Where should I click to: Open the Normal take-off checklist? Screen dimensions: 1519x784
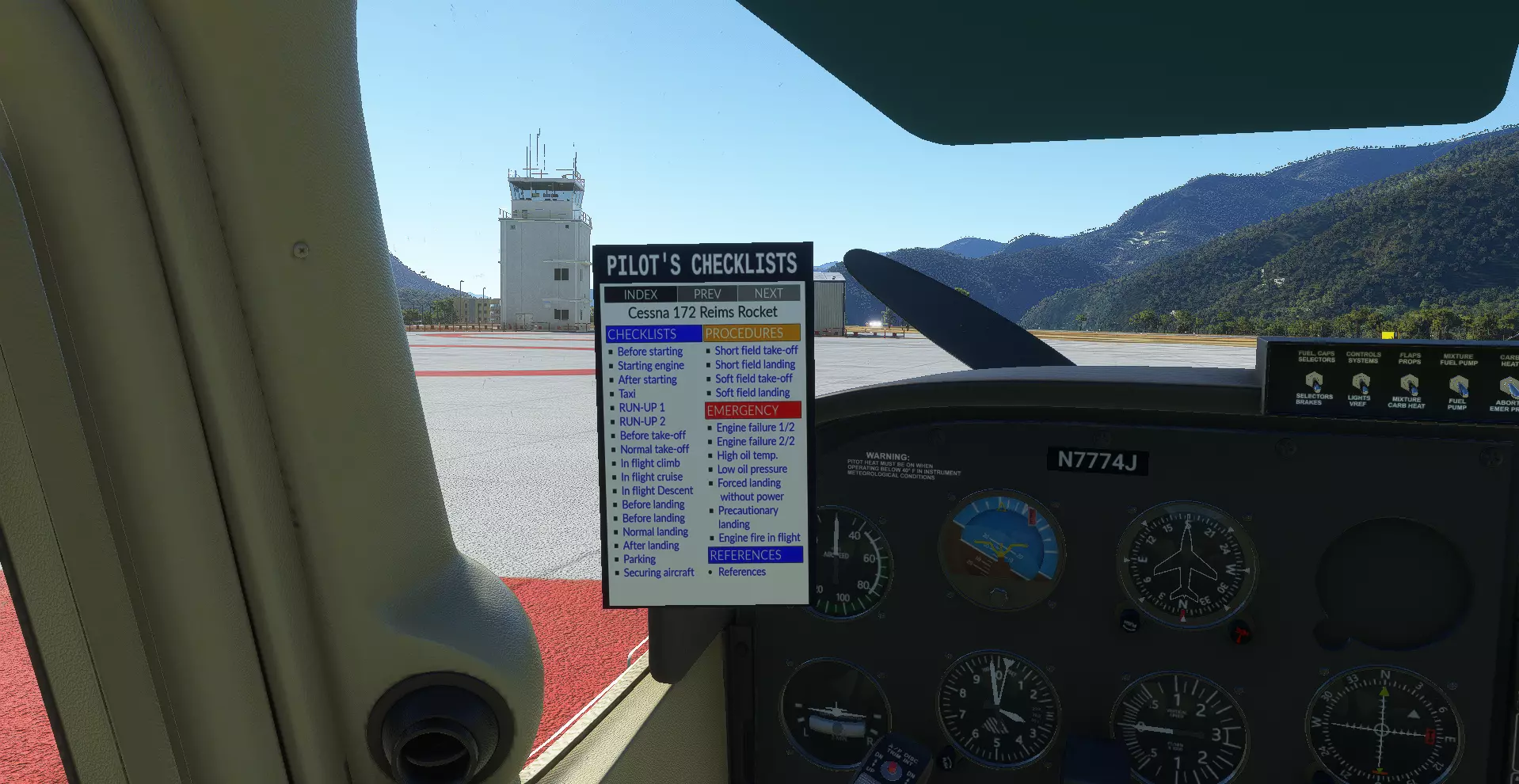pos(654,449)
